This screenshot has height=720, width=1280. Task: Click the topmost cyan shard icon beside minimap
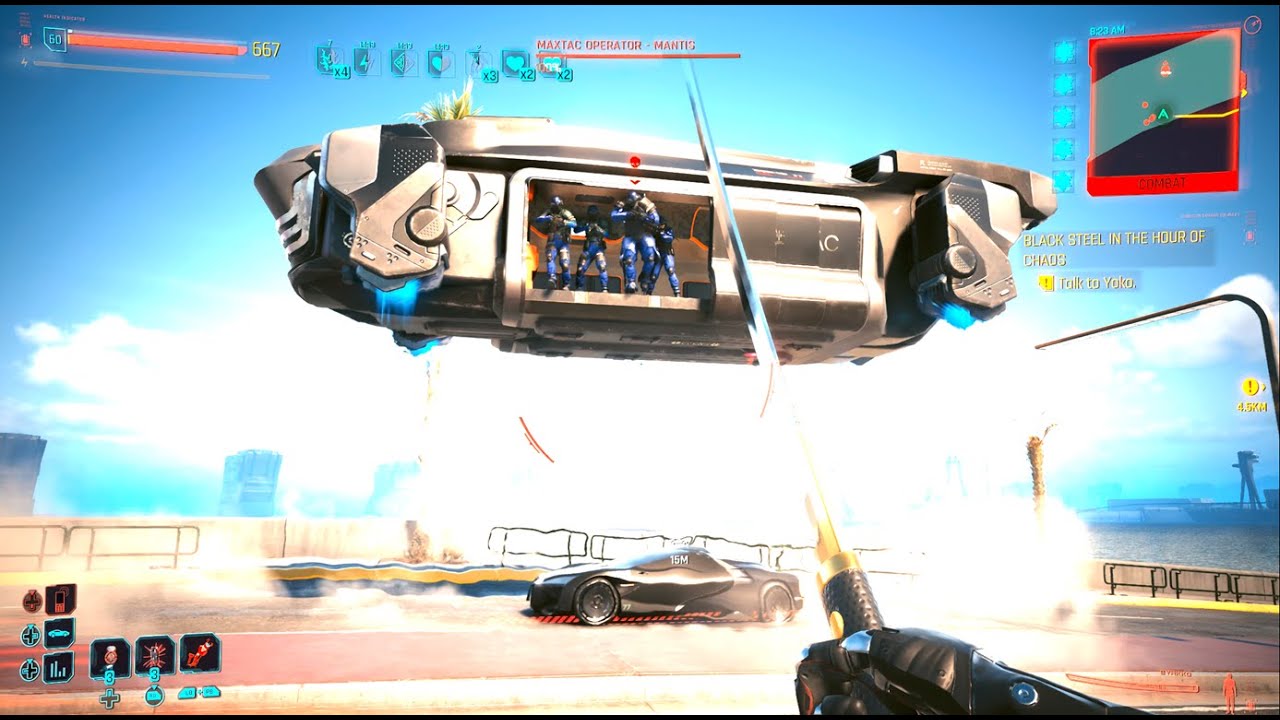pos(1063,50)
